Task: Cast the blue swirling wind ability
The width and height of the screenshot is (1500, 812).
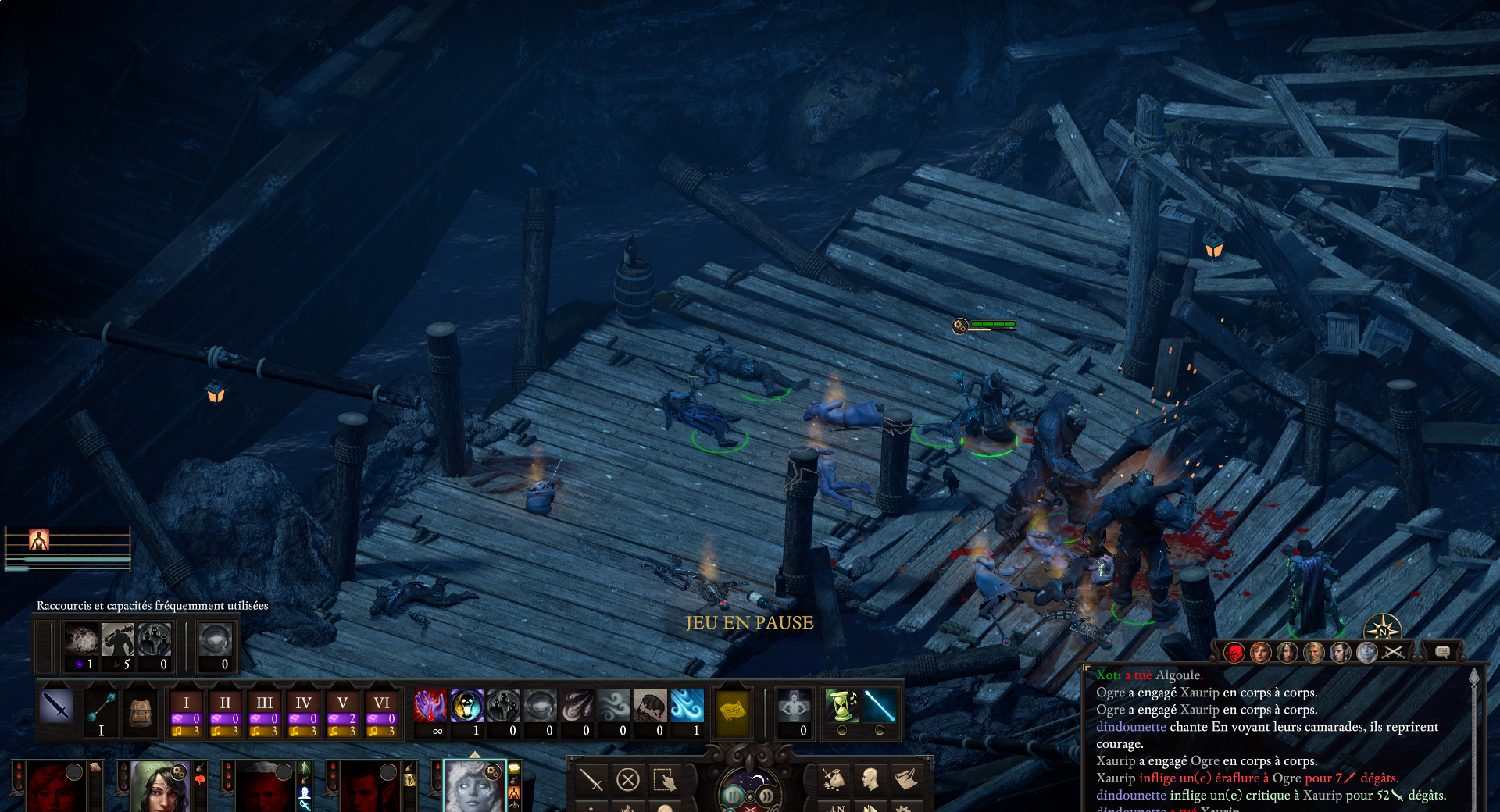Action: tap(687, 706)
